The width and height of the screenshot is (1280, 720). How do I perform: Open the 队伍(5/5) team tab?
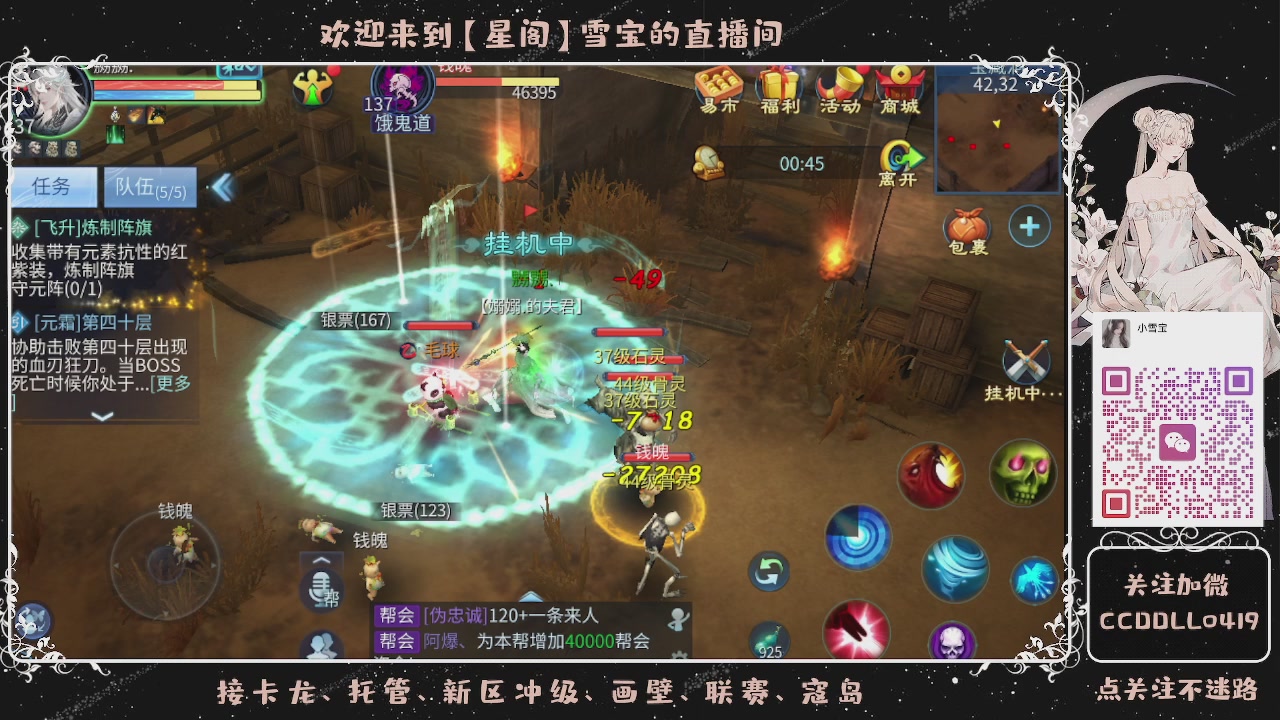point(148,188)
